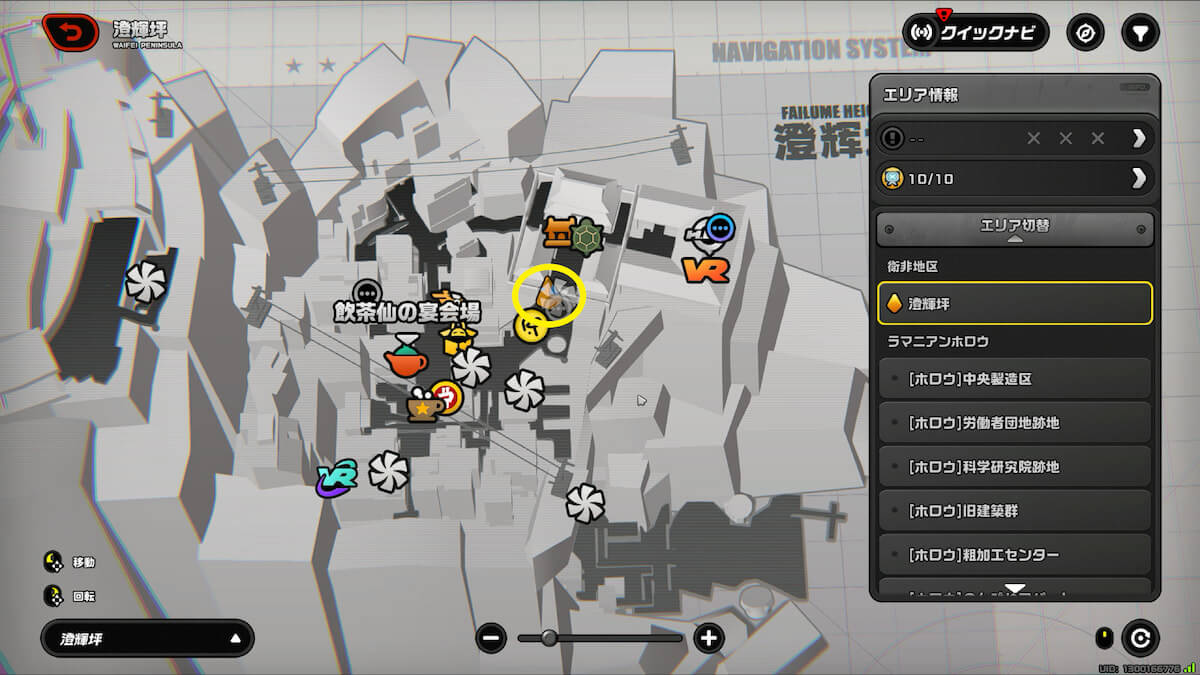This screenshot has height=675, width=1200.
Task: Switch to [ホロウ]科学研究院跡地
Action: tap(1015, 467)
